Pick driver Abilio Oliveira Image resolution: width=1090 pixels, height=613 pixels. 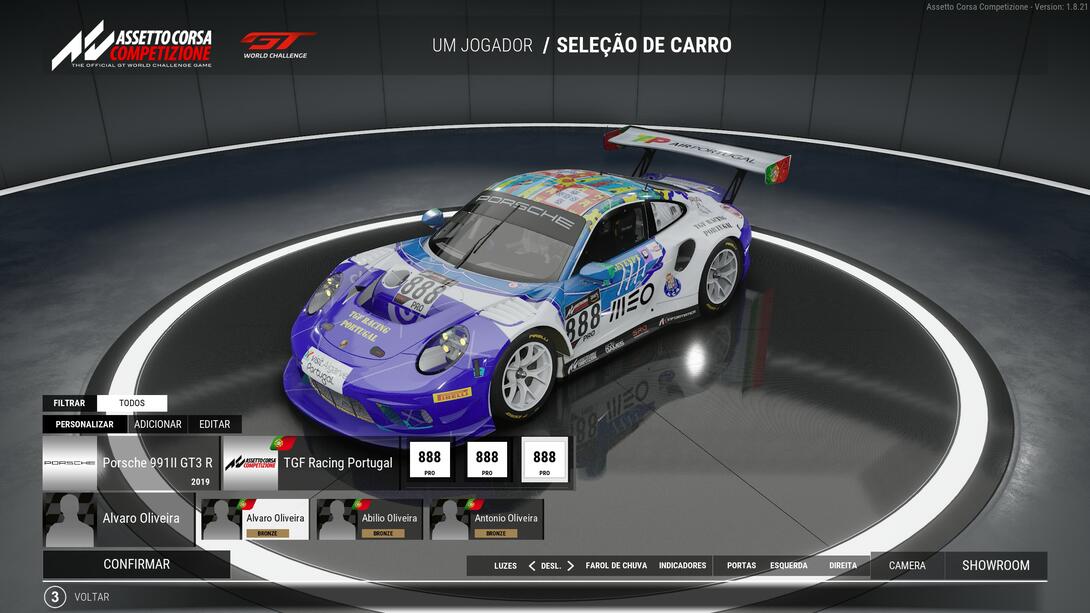pos(373,519)
